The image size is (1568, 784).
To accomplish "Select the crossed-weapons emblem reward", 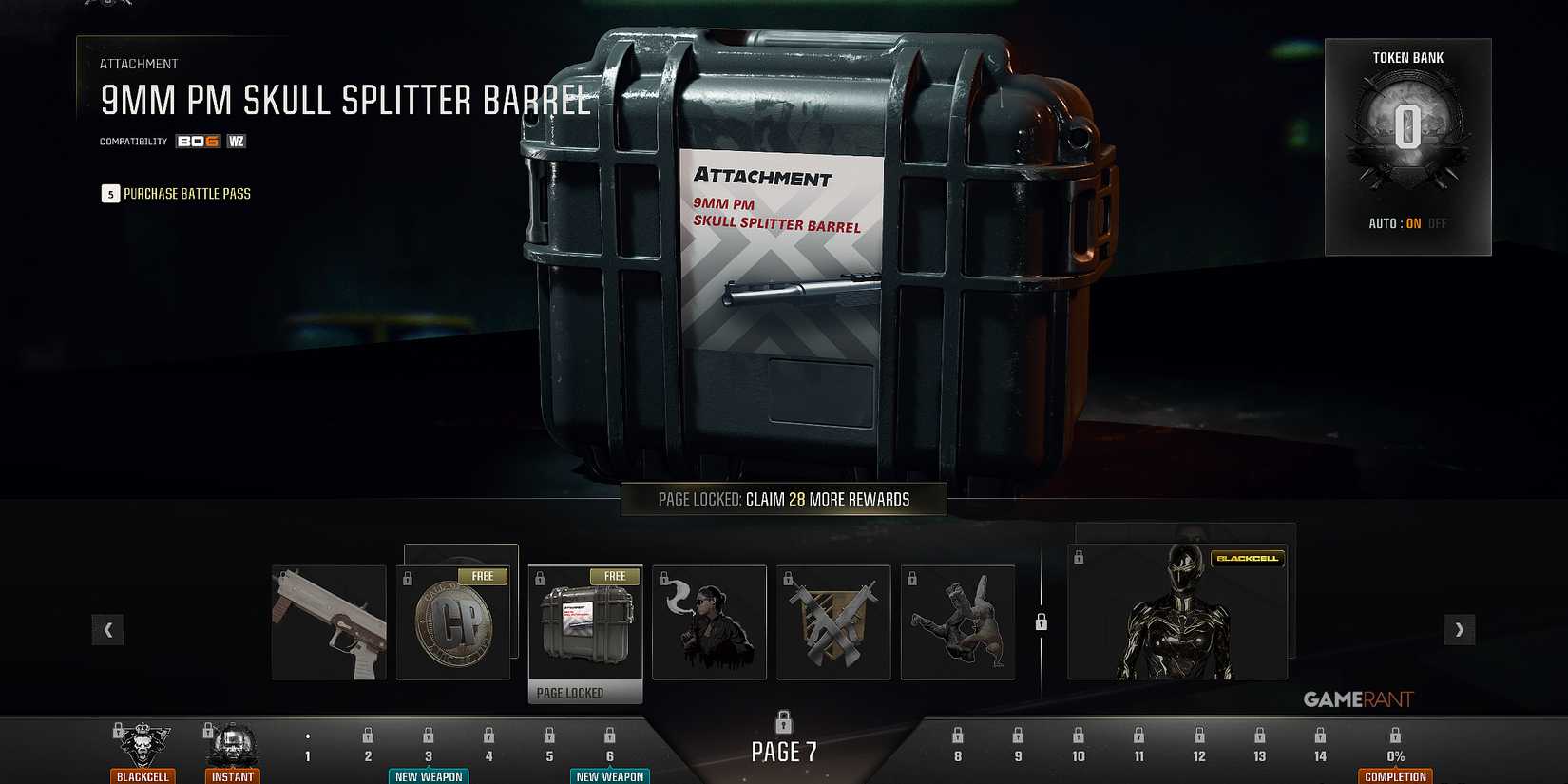I will pyautogui.click(x=833, y=622).
